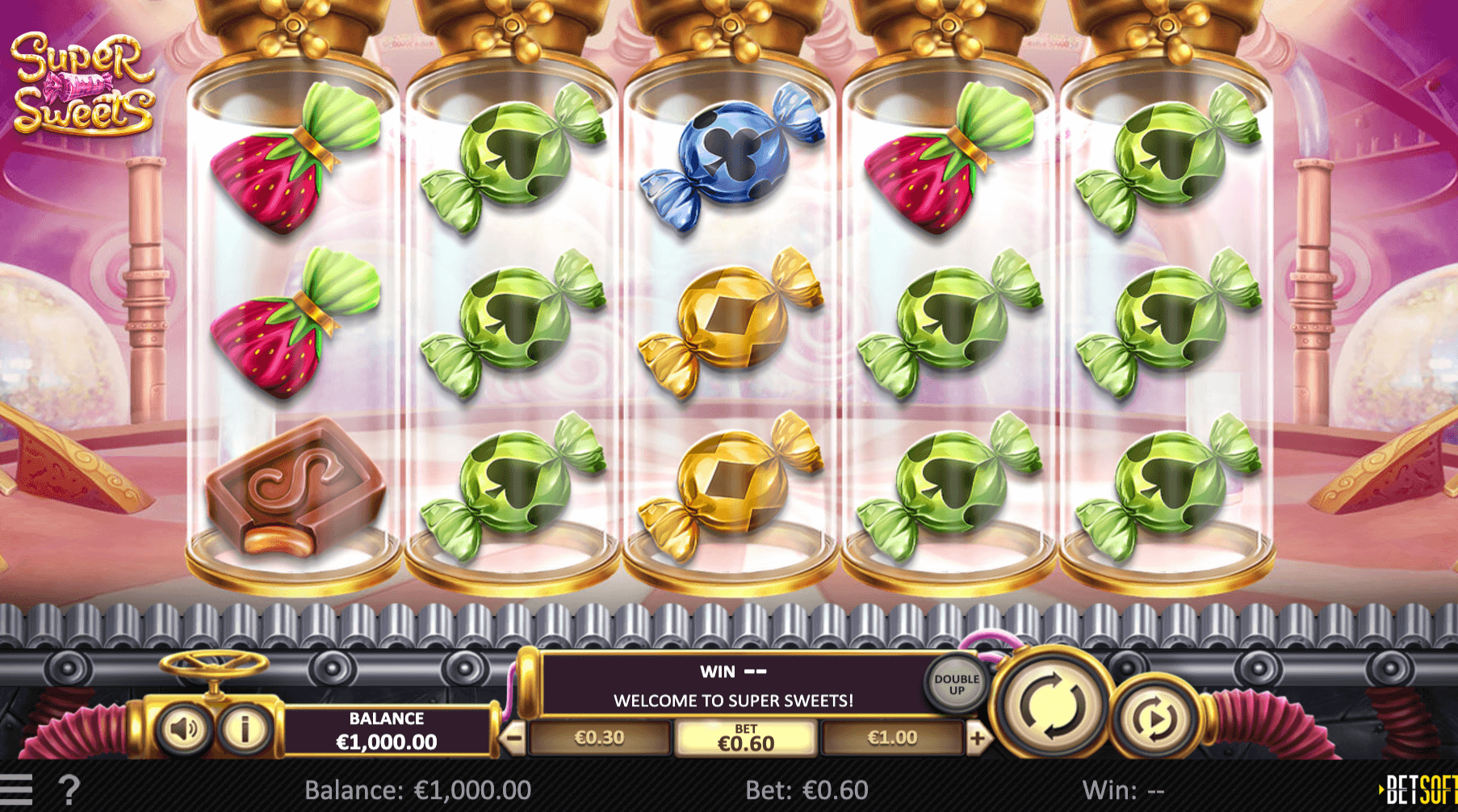The width and height of the screenshot is (1458, 812).
Task: Open the paytable info button
Action: [245, 729]
